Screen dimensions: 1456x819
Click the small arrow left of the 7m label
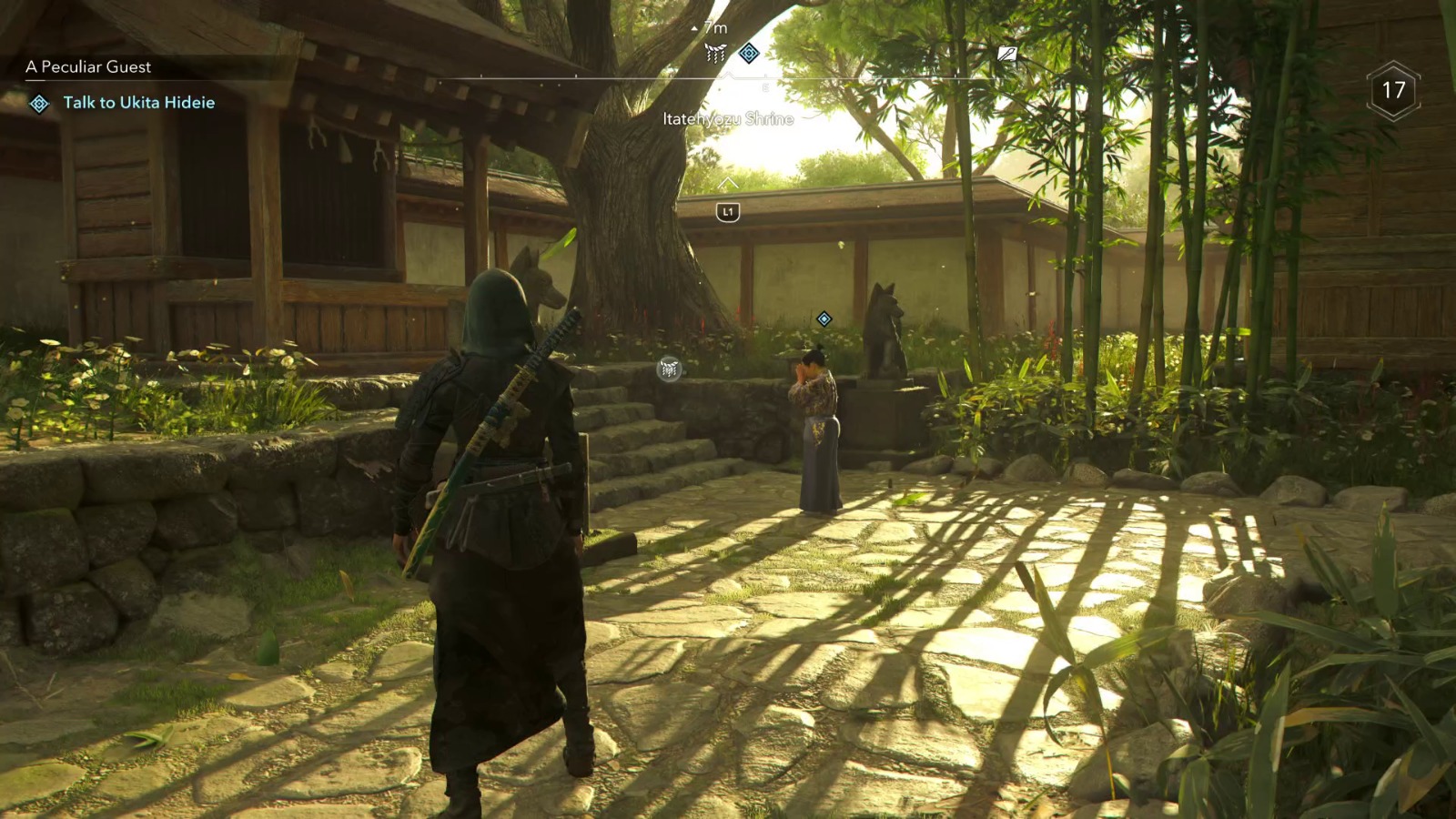694,28
